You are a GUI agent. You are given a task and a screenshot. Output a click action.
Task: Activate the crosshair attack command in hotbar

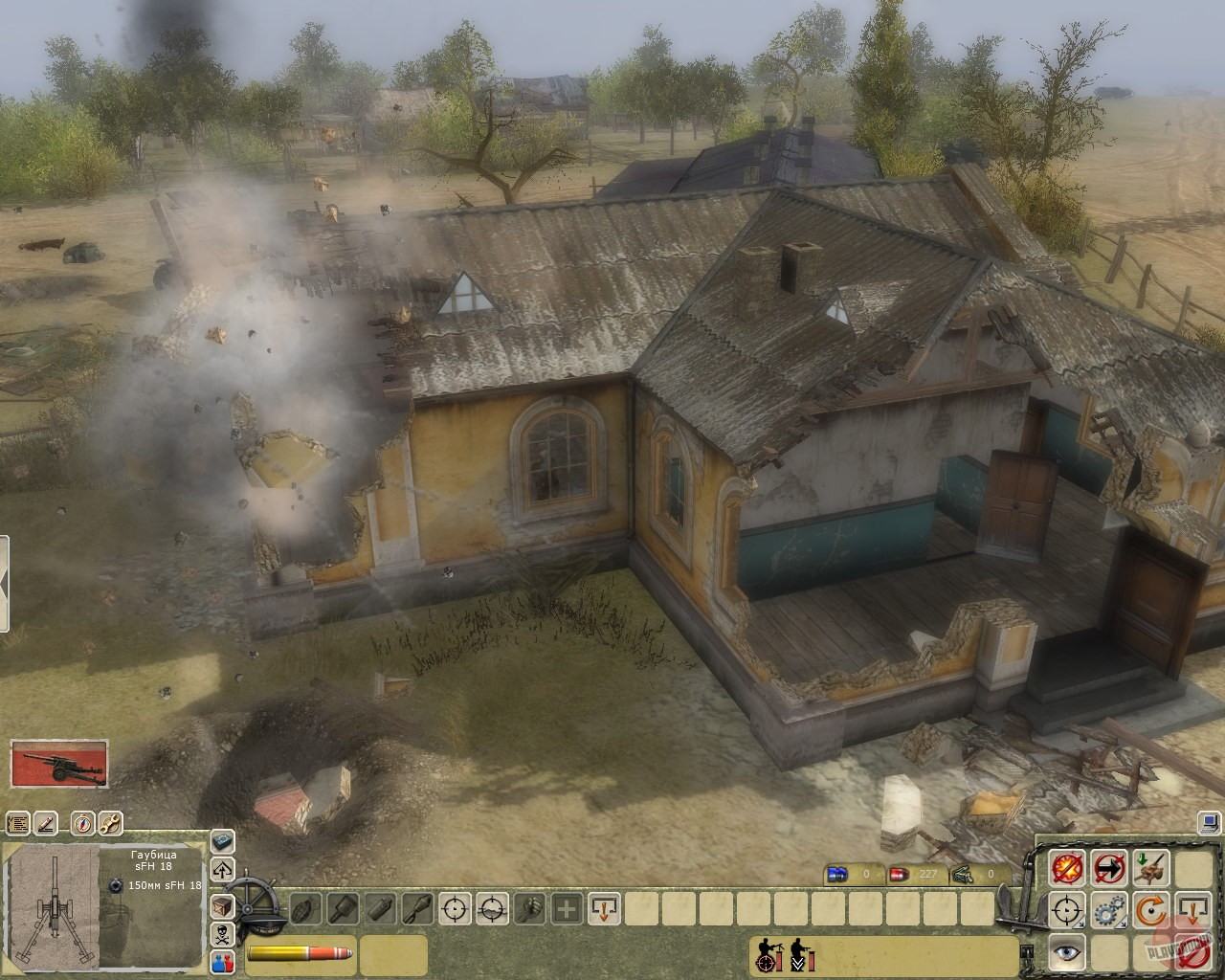pyautogui.click(x=456, y=908)
